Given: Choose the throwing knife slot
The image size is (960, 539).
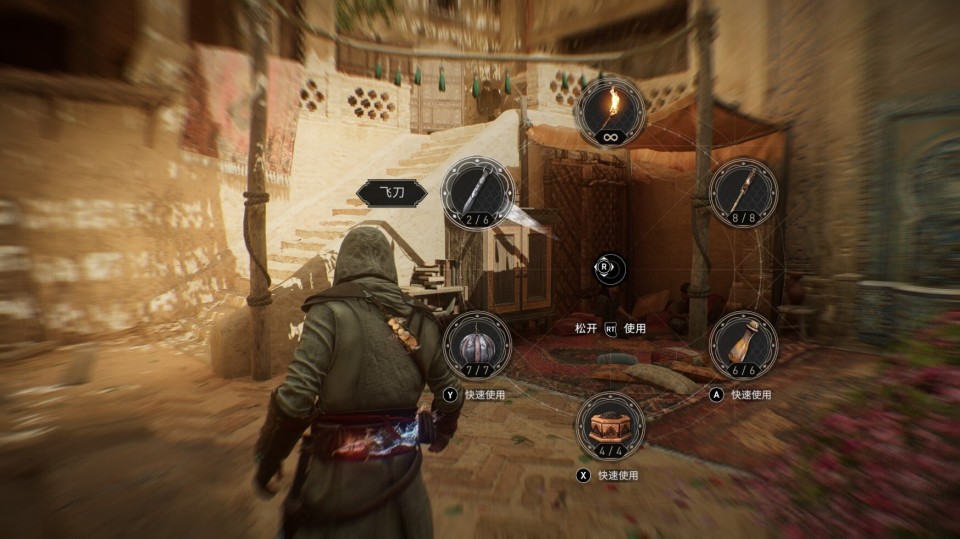Looking at the screenshot, I should [479, 192].
